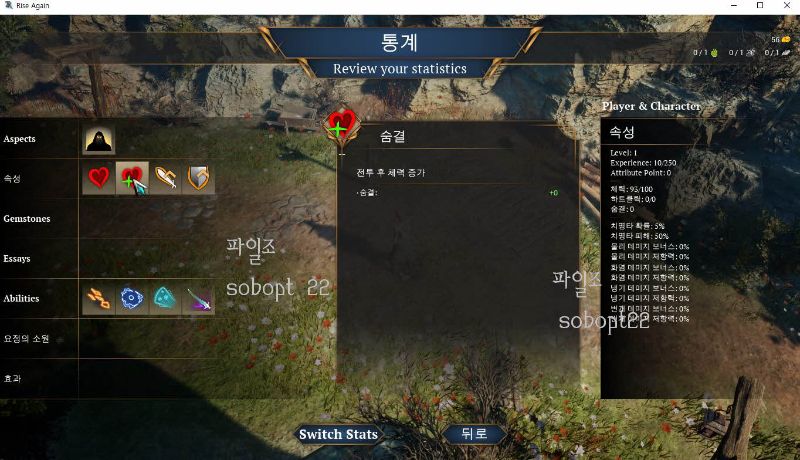Pick the golden sword attribute icon

pyautogui.click(x=166, y=178)
